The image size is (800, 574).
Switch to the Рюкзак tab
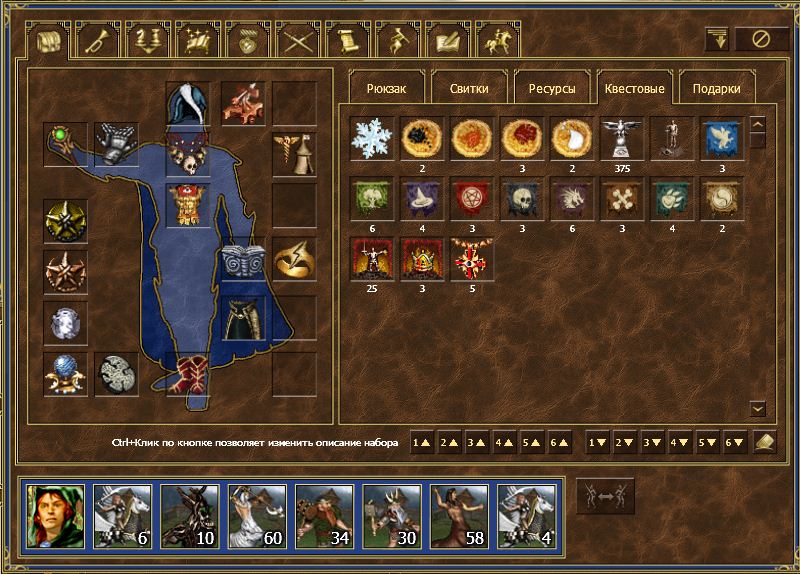pyautogui.click(x=386, y=88)
